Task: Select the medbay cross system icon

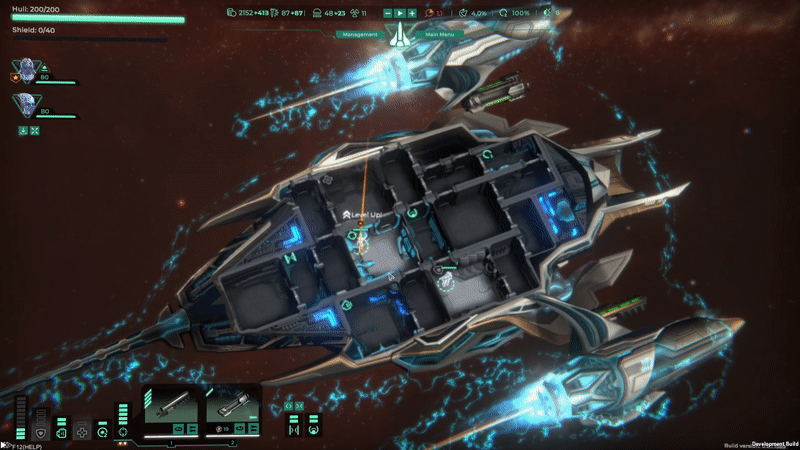Action: pyautogui.click(x=82, y=433)
